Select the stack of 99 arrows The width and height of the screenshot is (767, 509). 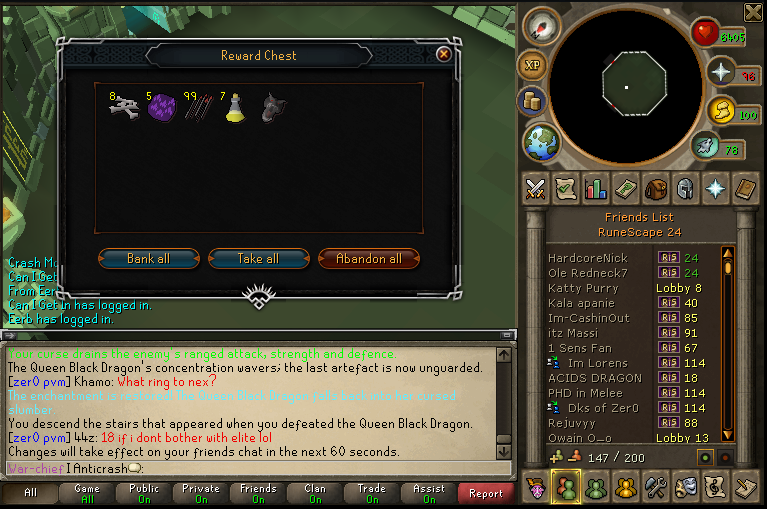pos(196,108)
